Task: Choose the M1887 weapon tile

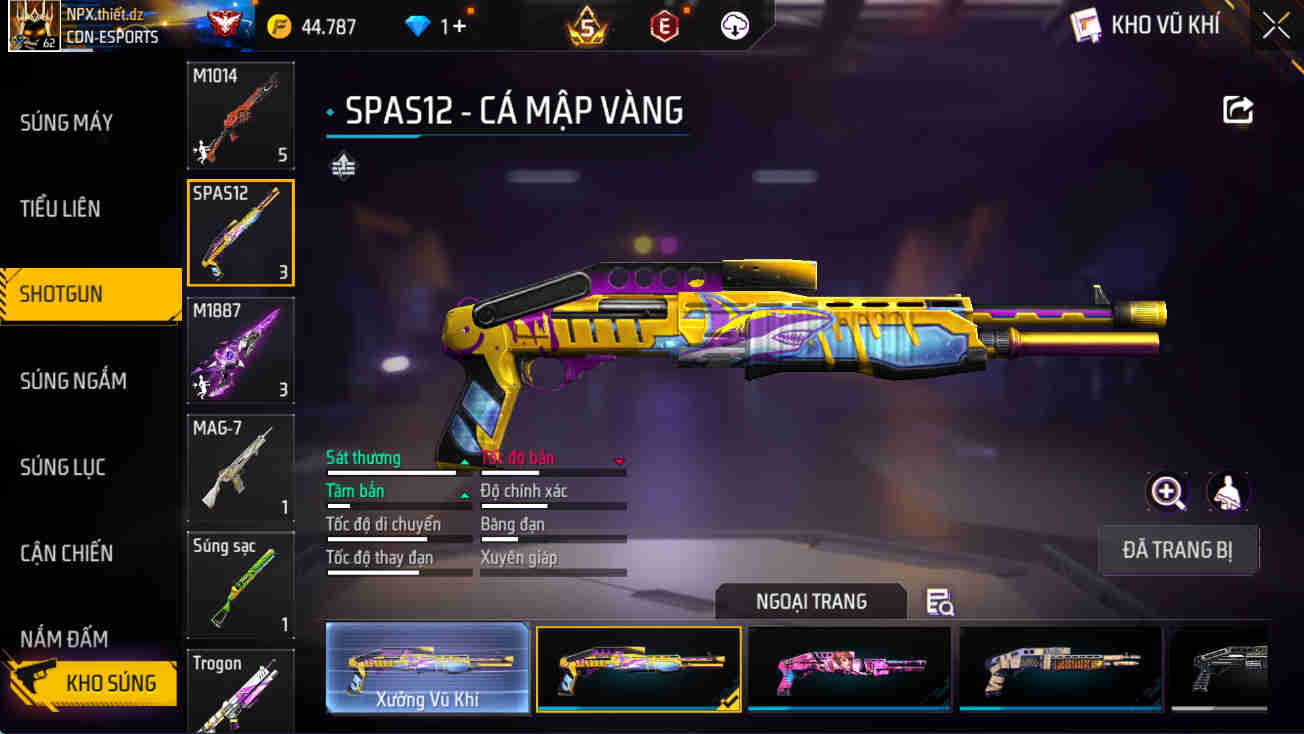Action: tap(240, 350)
